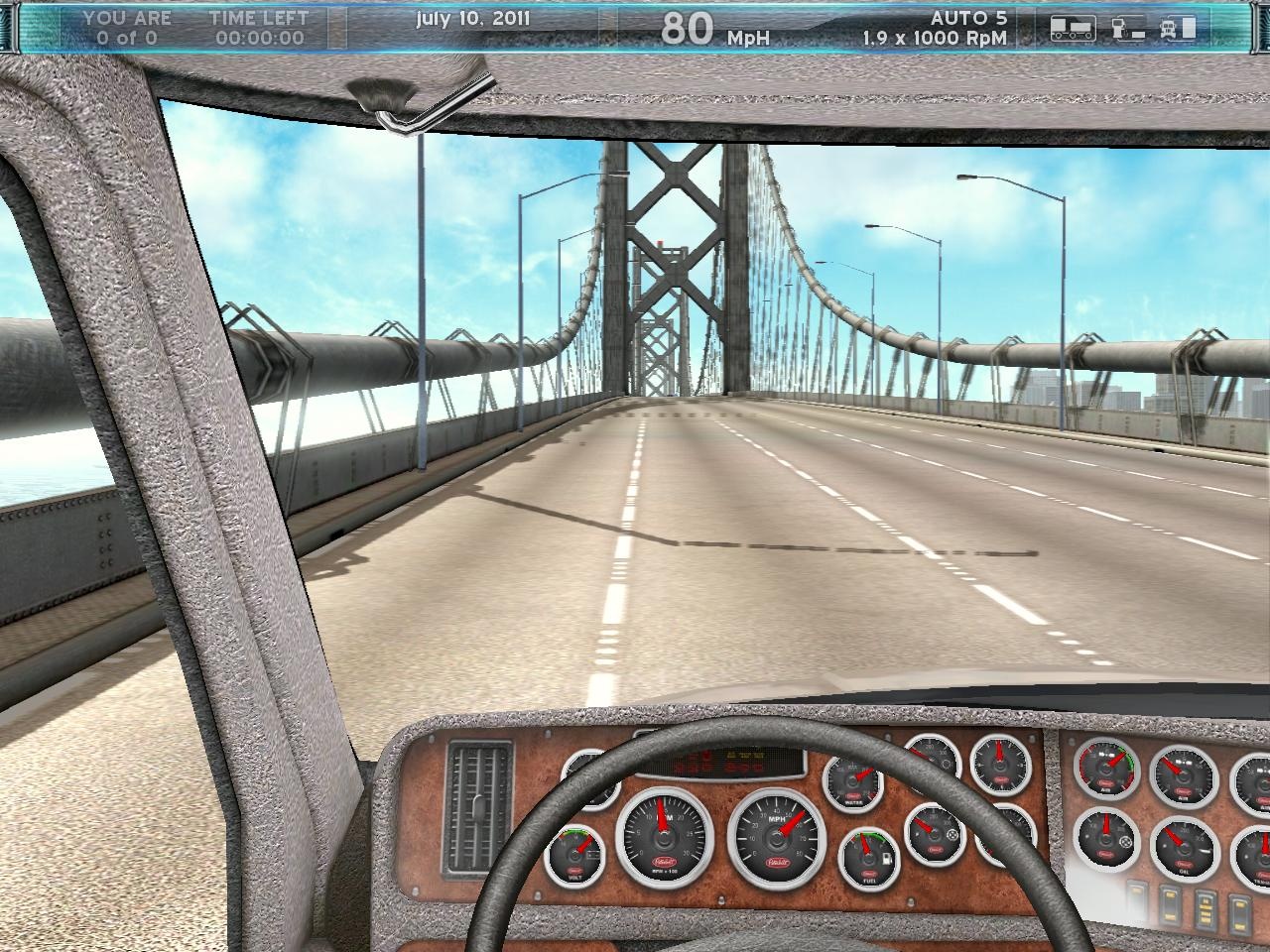Click the truck and trailer status icon
The width and height of the screenshot is (1270, 952).
(x=1073, y=29)
